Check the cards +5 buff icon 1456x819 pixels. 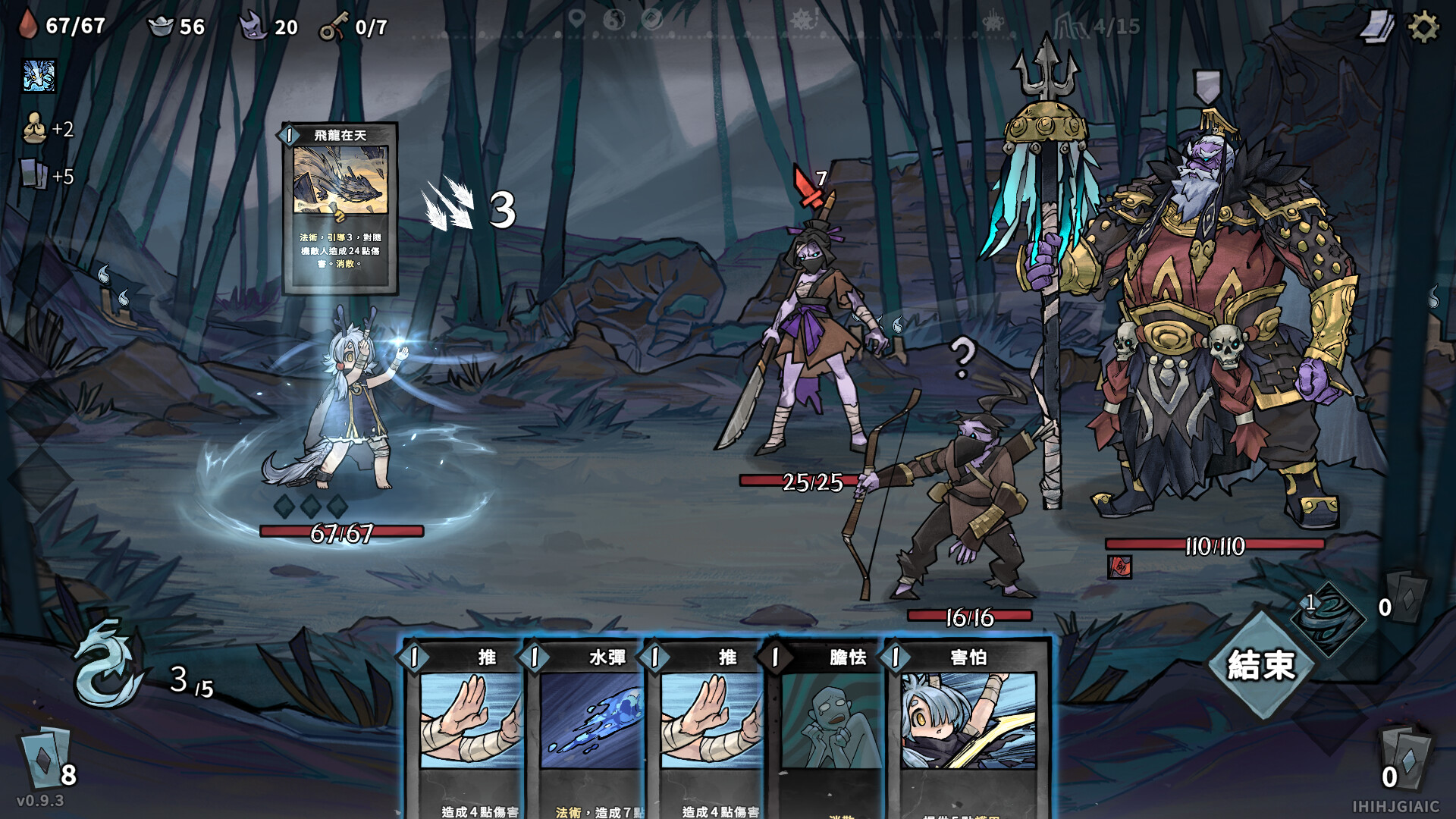pos(33,175)
